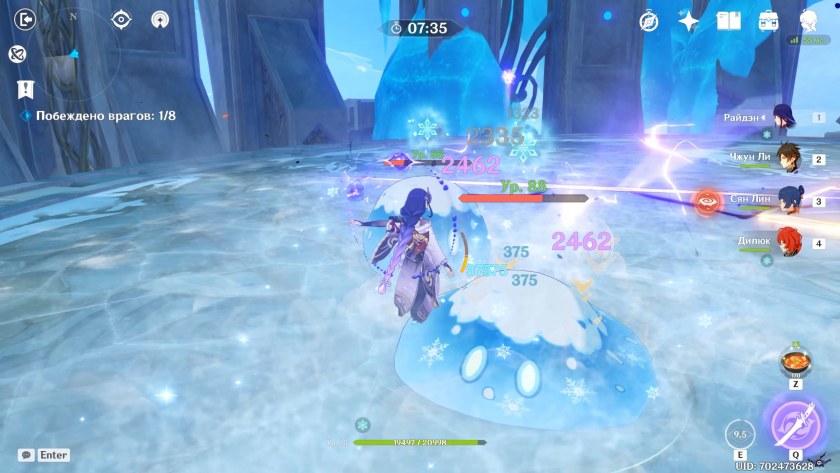This screenshot has width=840, height=473.
Task: Trigger the Elemental Skill on cooldown
Action: (738, 435)
